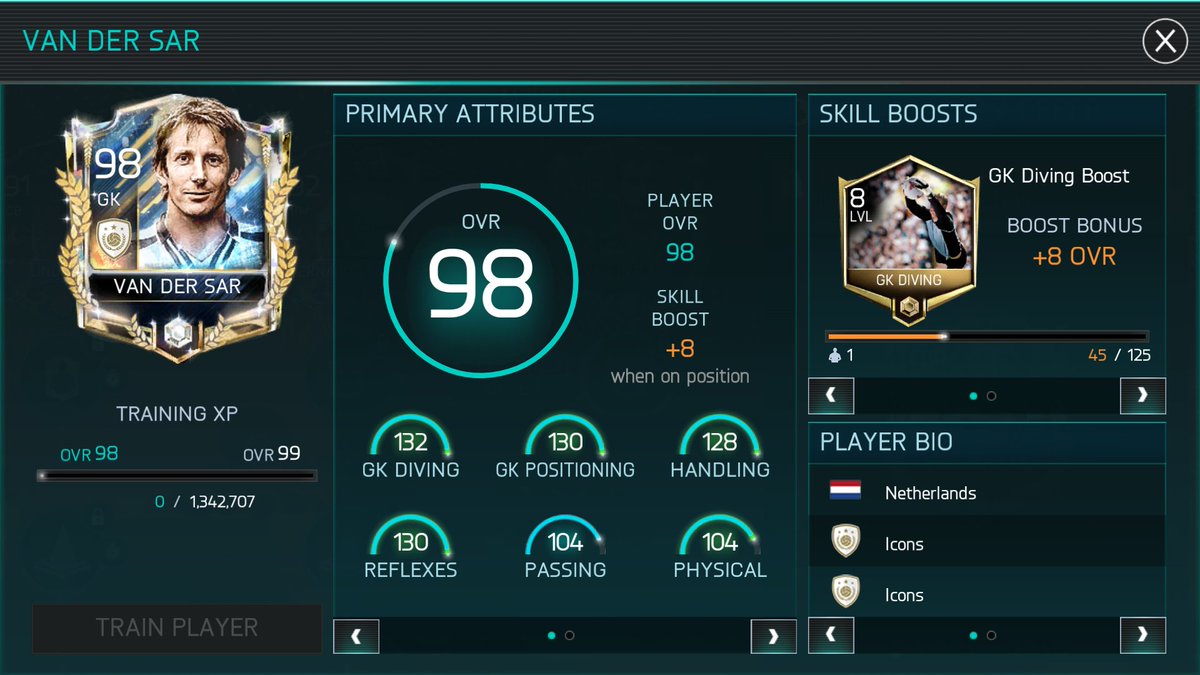This screenshot has height=675, width=1200.
Task: Select the Netherlands bio row
Action: click(x=986, y=493)
